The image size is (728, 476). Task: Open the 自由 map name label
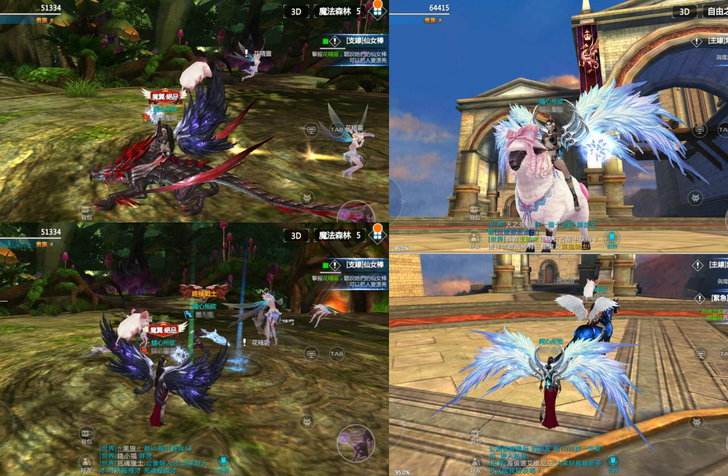(x=716, y=12)
